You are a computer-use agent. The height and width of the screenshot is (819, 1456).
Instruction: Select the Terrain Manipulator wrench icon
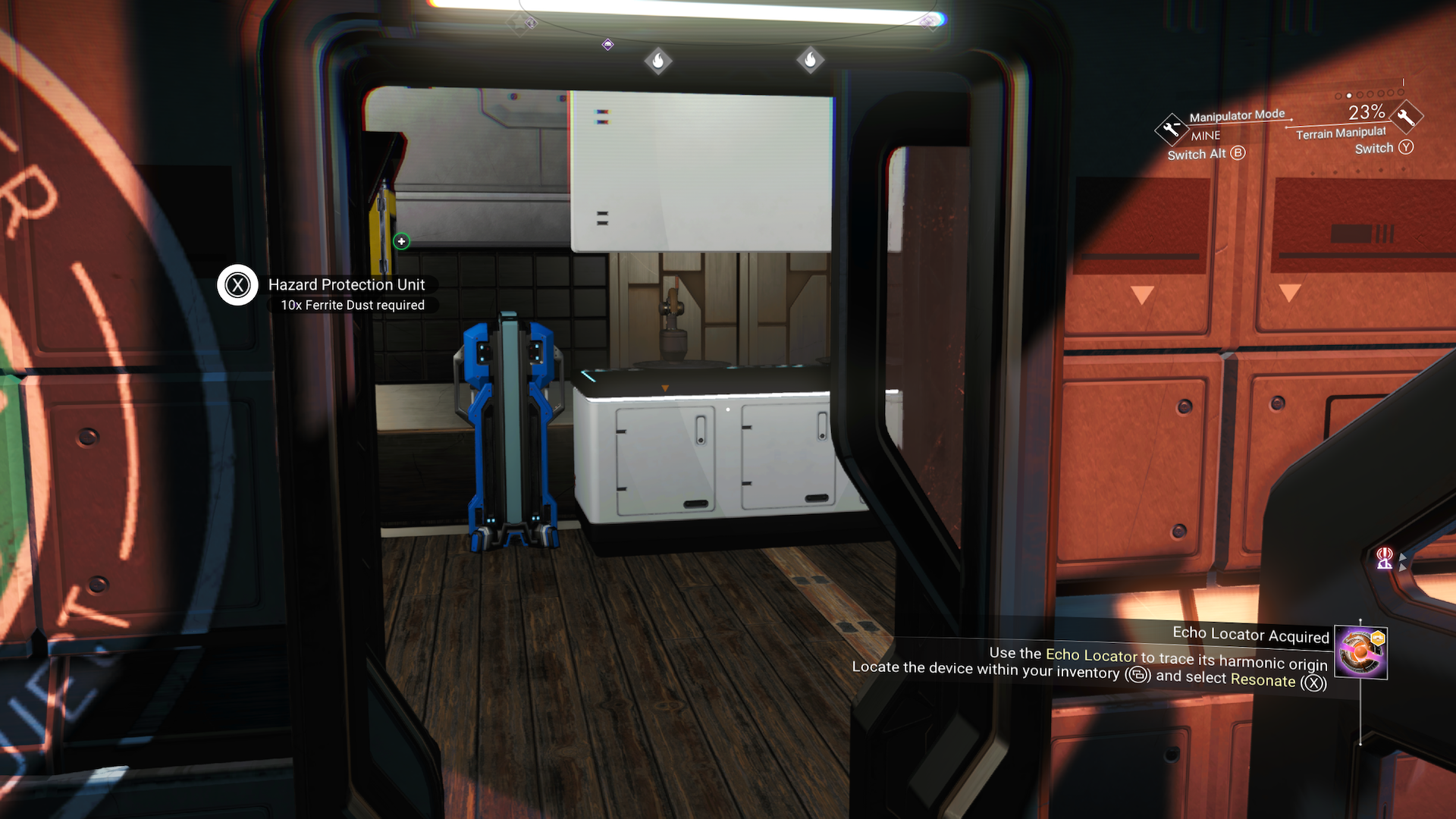click(x=1406, y=118)
